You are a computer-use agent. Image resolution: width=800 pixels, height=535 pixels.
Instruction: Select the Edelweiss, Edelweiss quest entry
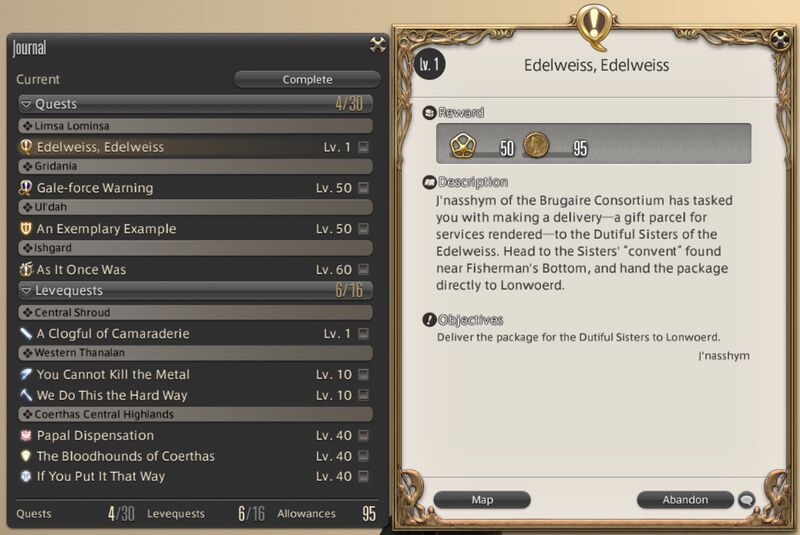pyautogui.click(x=100, y=147)
